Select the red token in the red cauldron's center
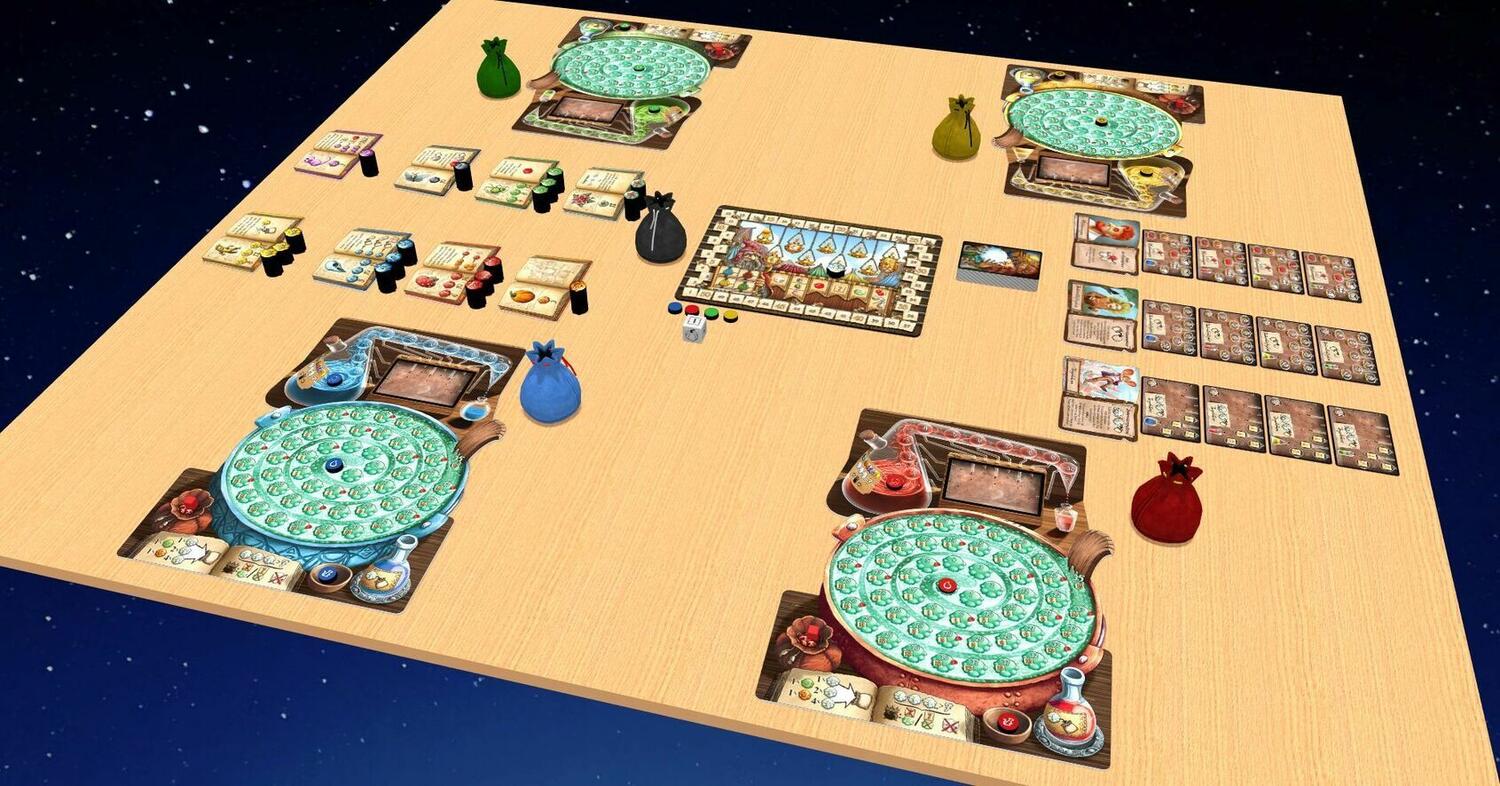 coord(946,584)
